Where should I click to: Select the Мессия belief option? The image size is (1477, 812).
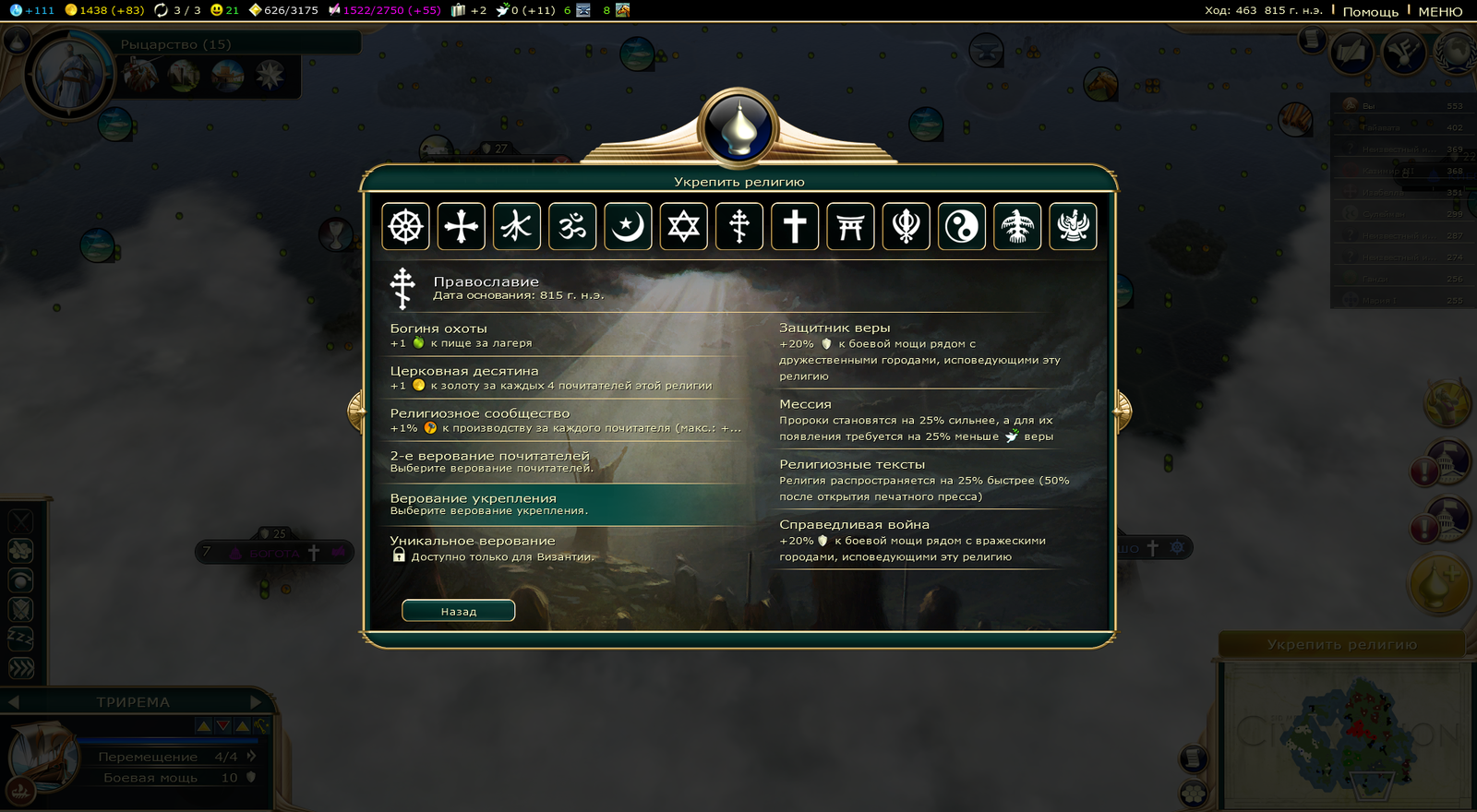[923, 420]
